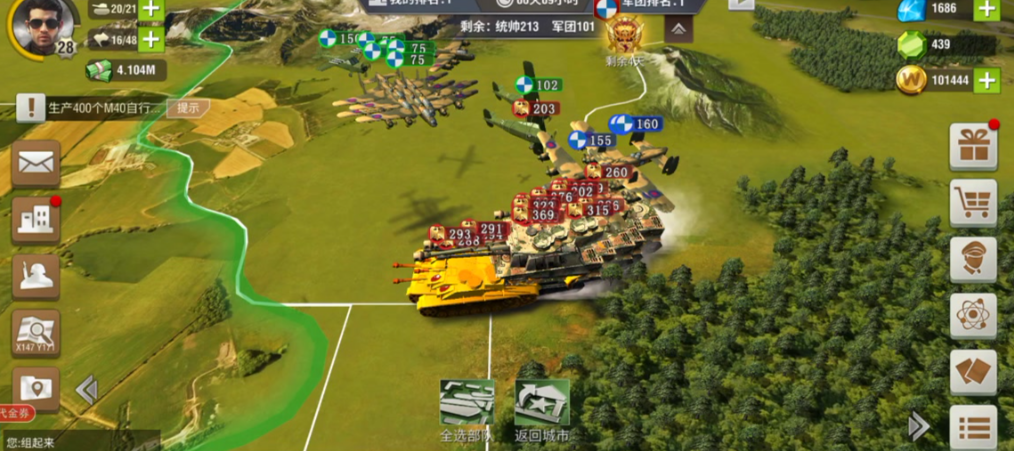Open the cards menu icon

tap(972, 371)
